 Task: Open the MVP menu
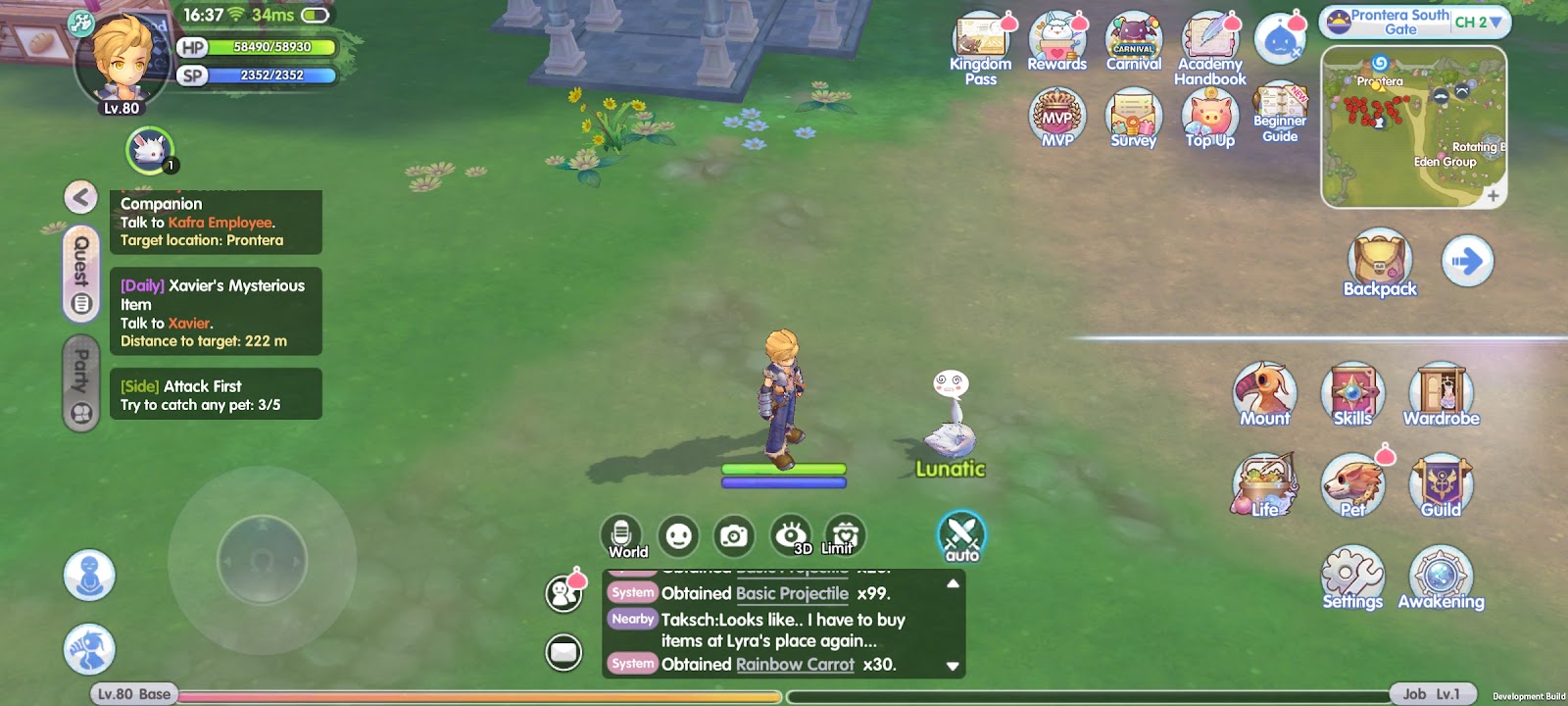(1057, 118)
